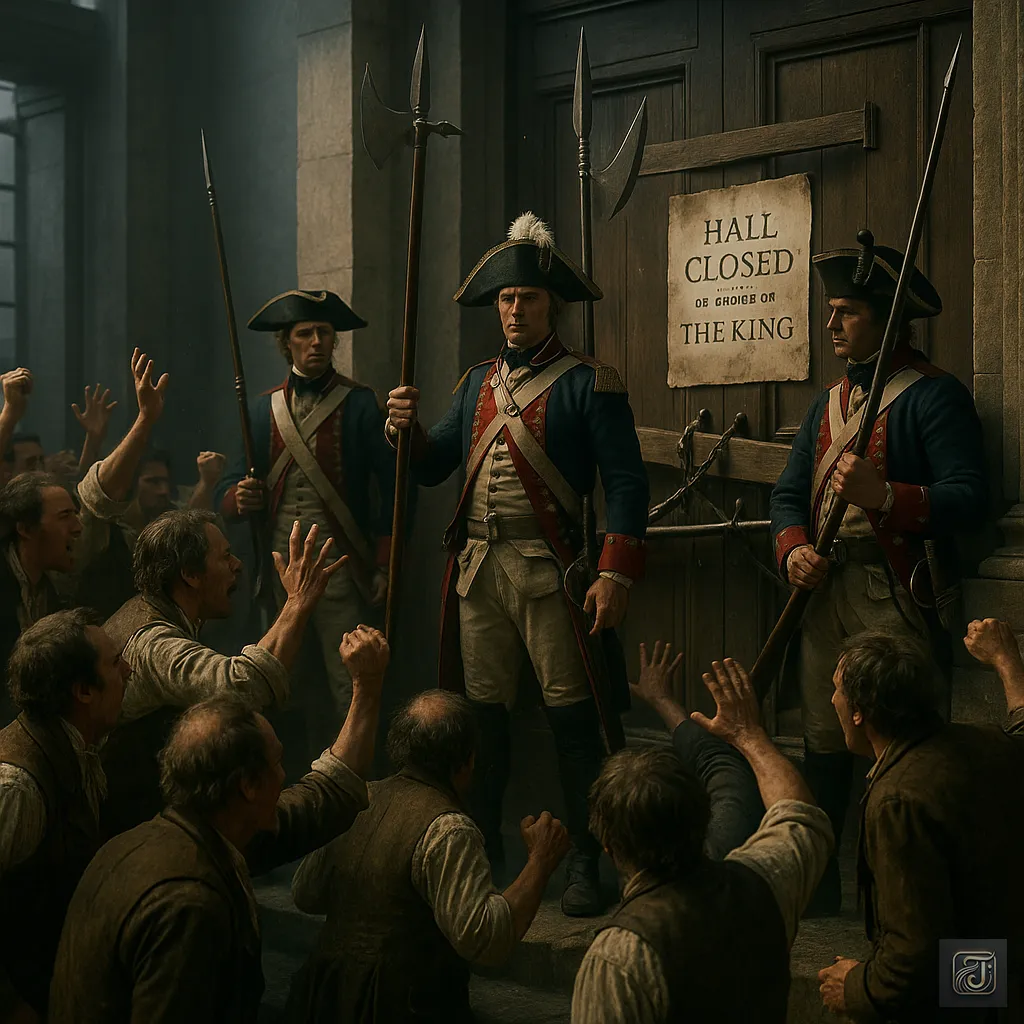Click the stylized J logo icon
1024x1024 pixels.
click(x=972, y=972)
